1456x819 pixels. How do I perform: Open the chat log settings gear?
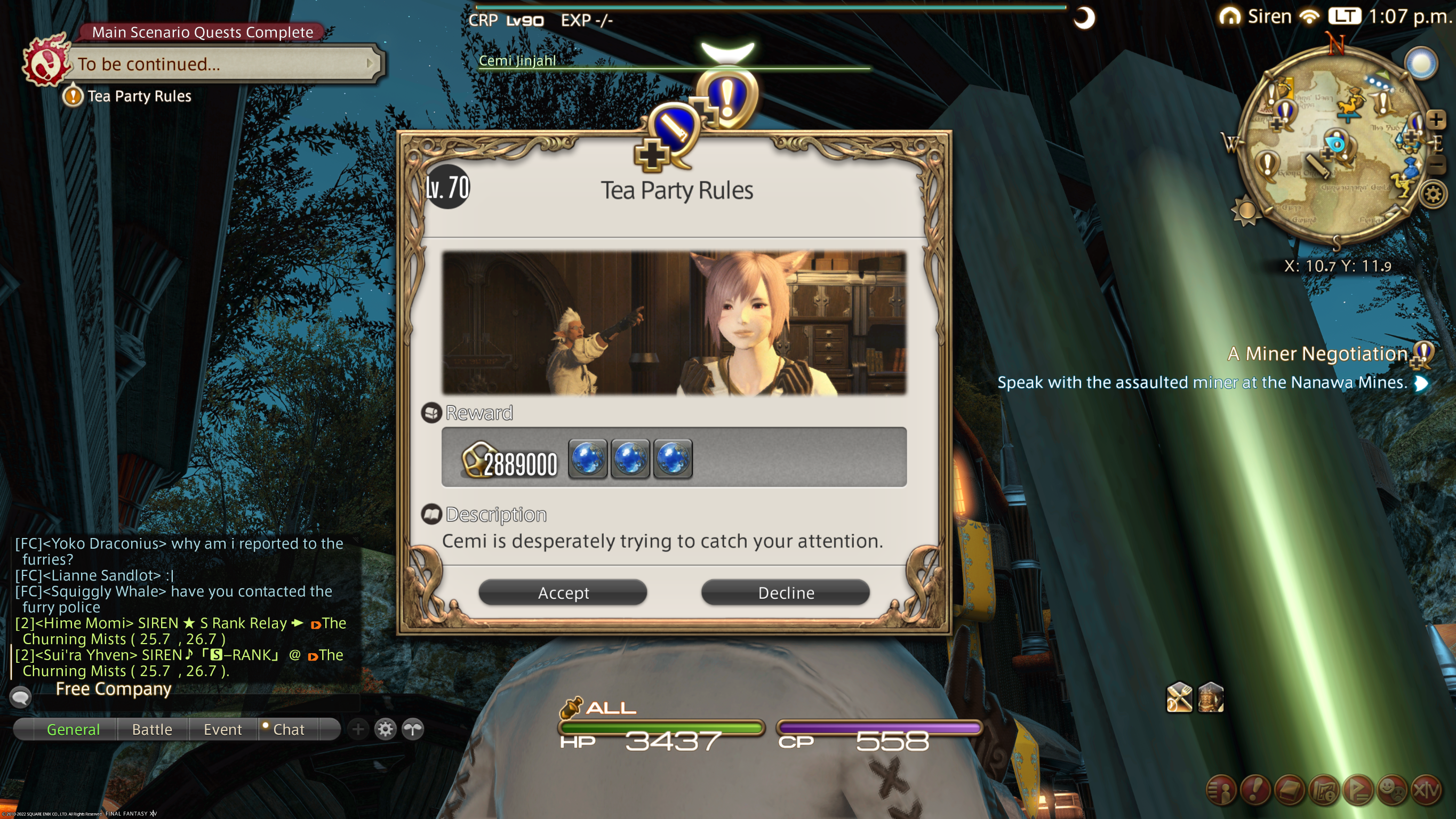click(x=385, y=729)
